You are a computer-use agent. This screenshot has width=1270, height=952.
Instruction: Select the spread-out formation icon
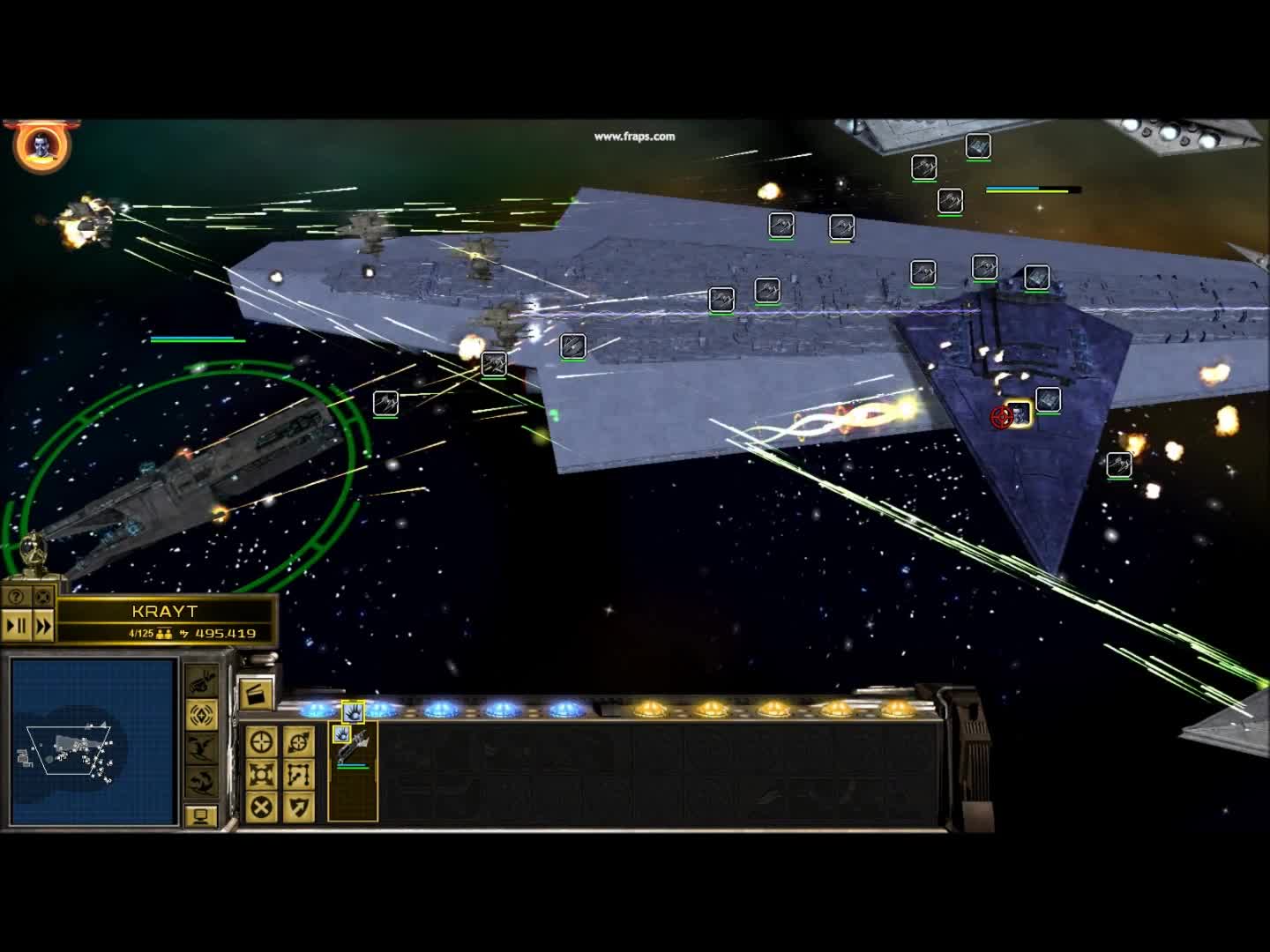point(260,773)
